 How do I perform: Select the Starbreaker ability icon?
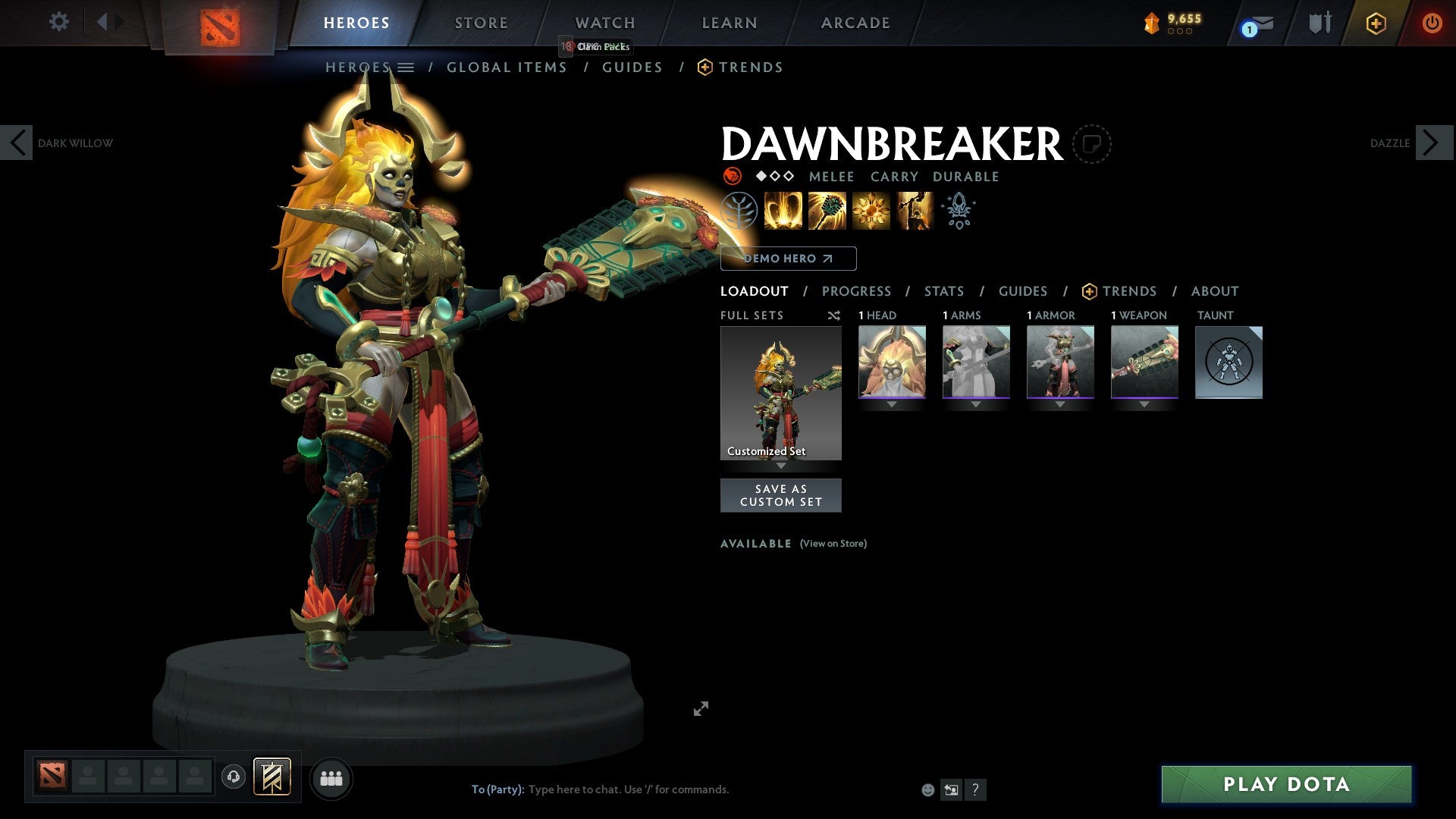coord(781,211)
